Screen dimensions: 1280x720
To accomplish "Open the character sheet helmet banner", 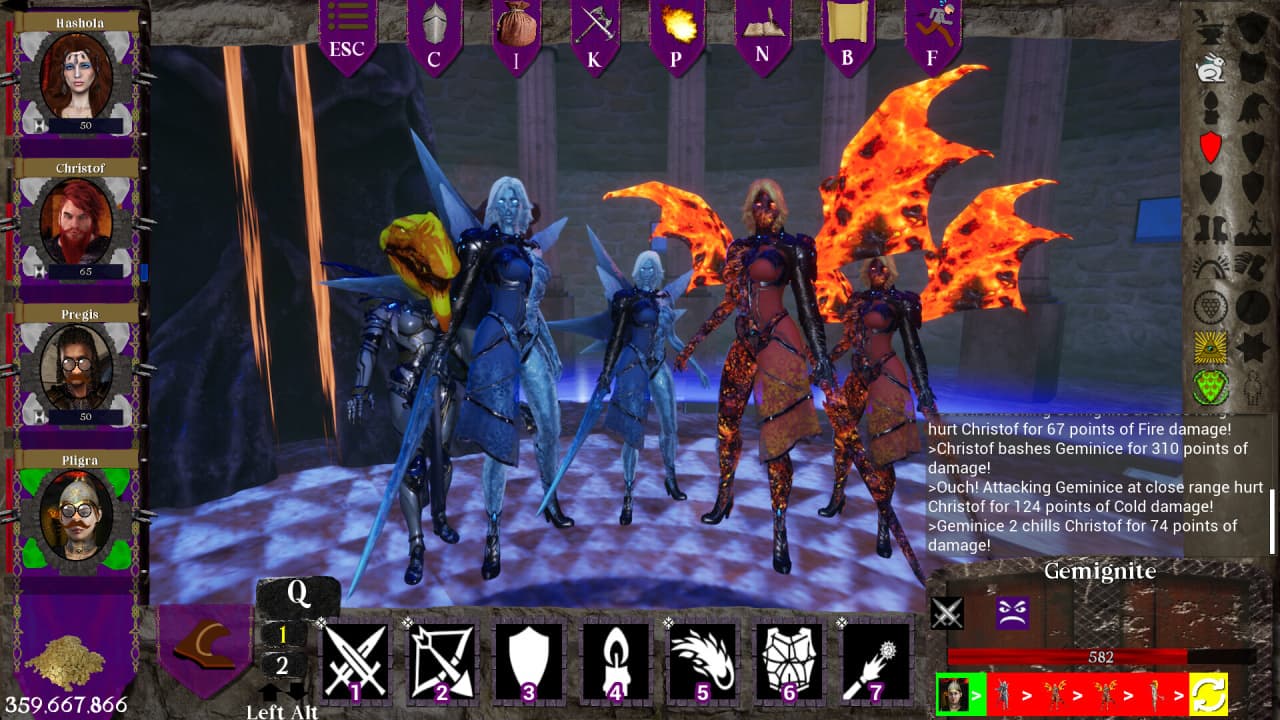I will click(x=434, y=34).
